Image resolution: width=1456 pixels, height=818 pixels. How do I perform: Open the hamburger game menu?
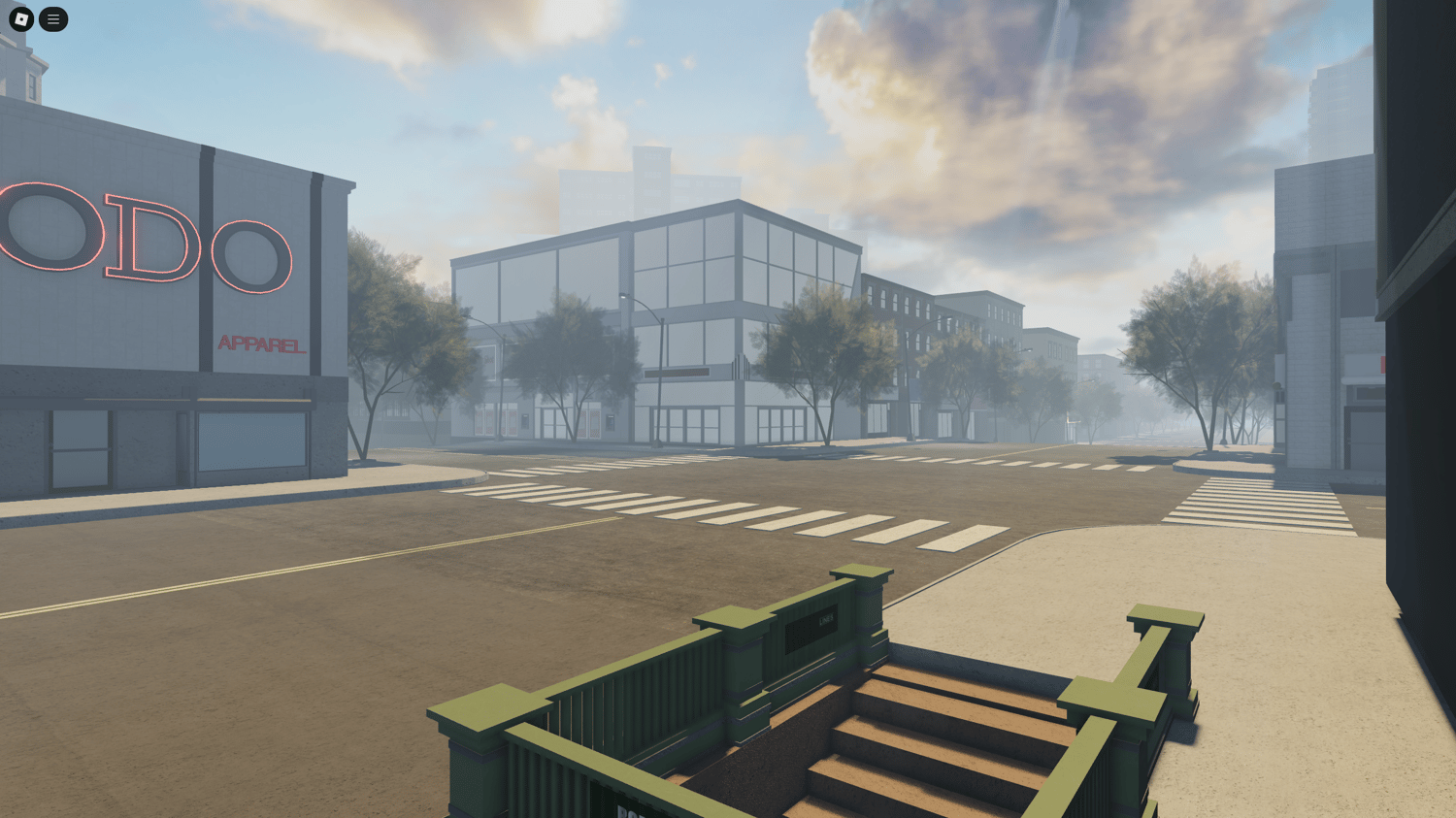click(53, 19)
